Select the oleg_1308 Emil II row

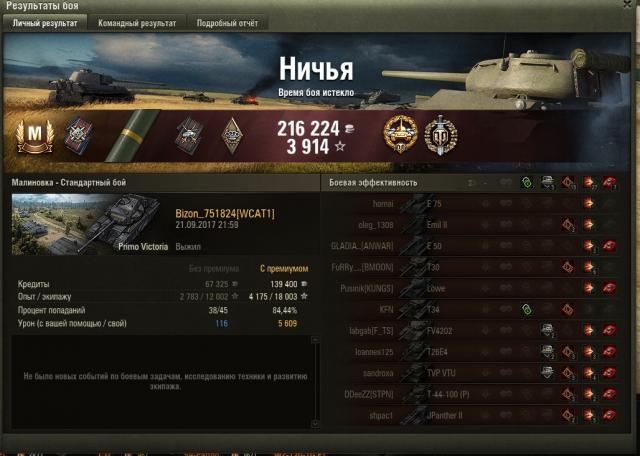click(x=470, y=224)
